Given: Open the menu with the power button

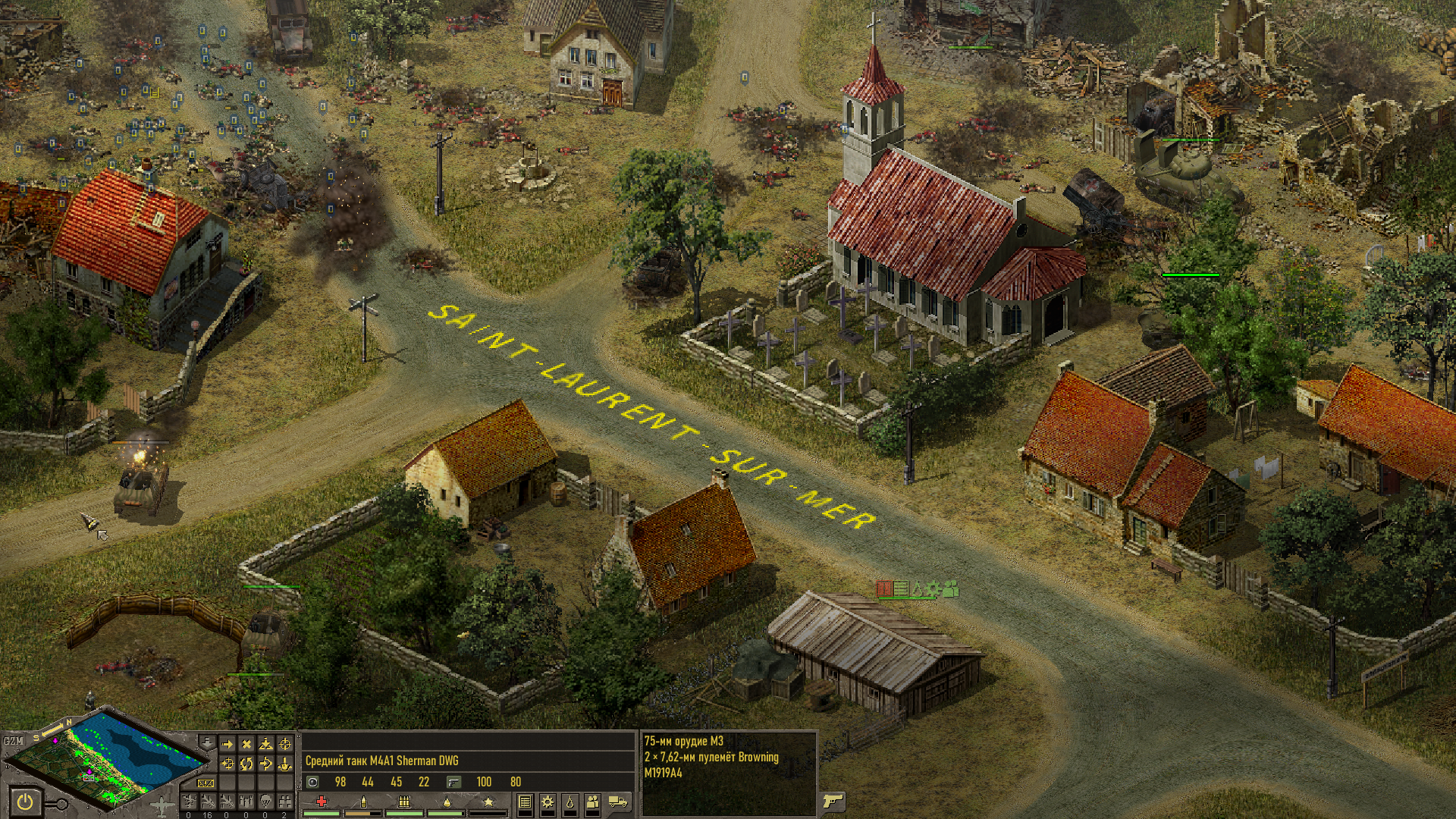Looking at the screenshot, I should click(x=25, y=802).
